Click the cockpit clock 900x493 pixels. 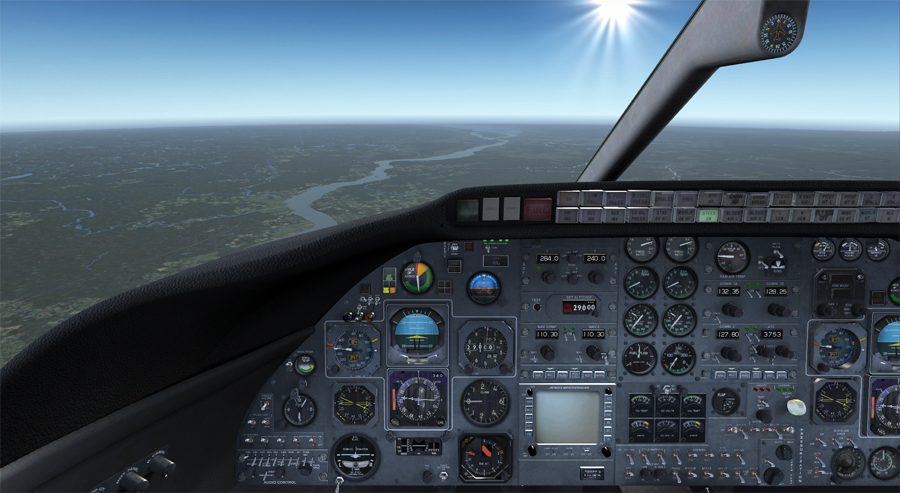click(x=299, y=408)
